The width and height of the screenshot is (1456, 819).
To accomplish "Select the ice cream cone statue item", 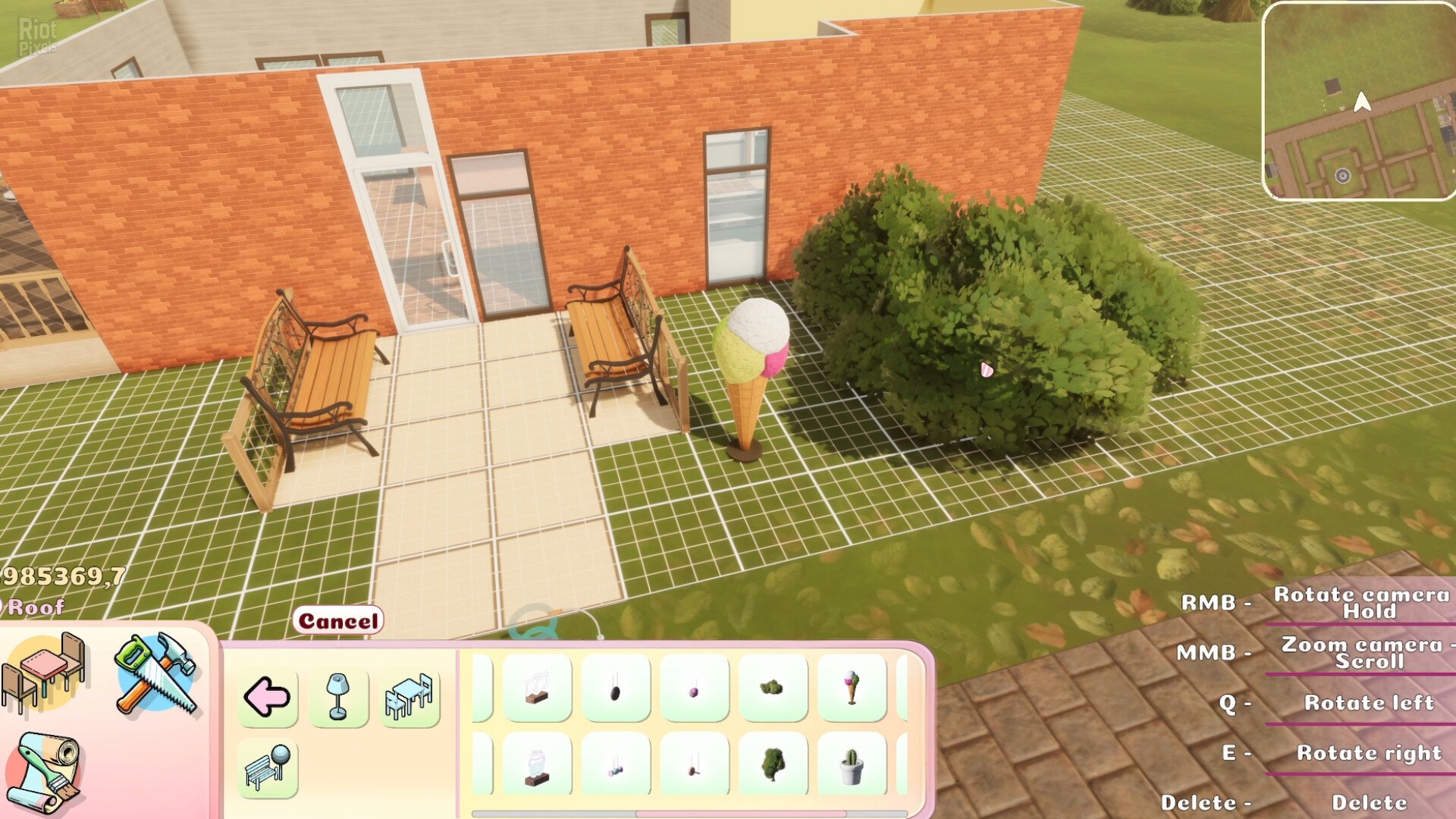I will (x=852, y=688).
